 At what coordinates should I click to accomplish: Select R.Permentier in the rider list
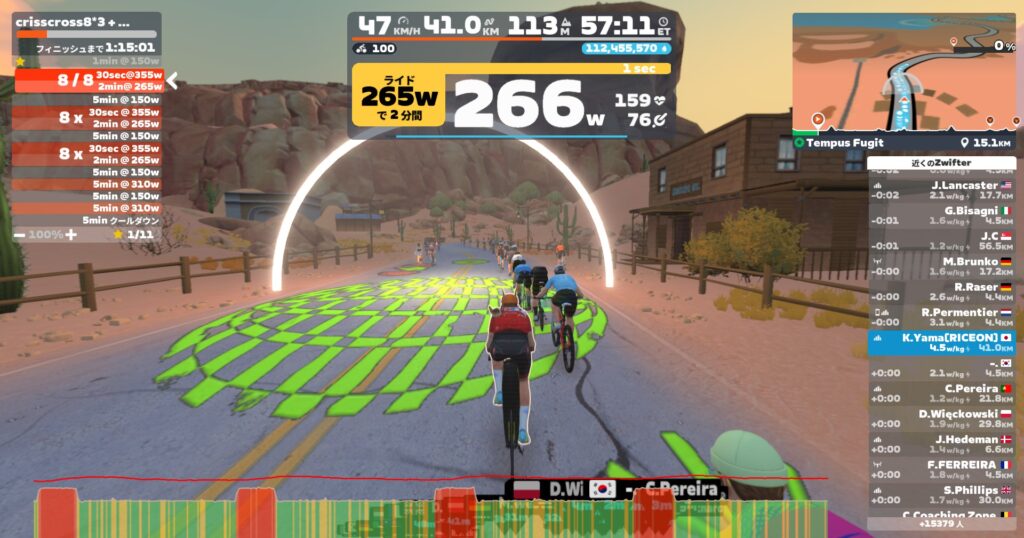941,317
